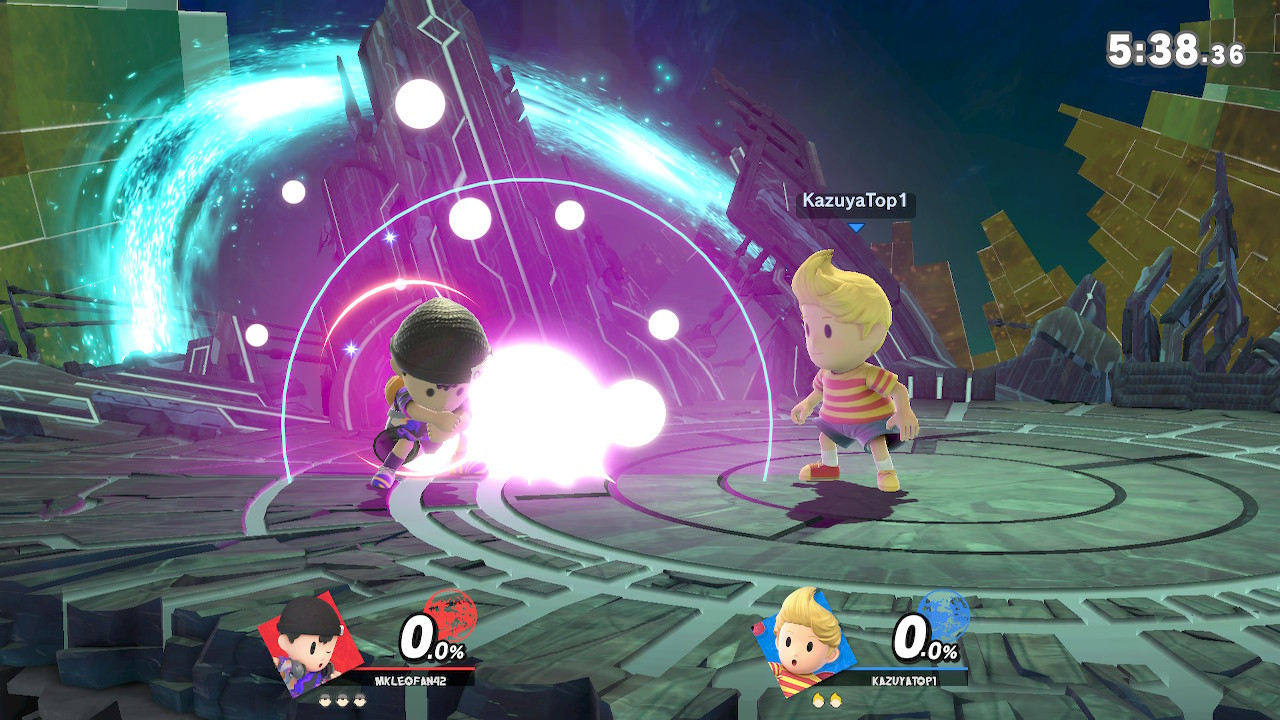Click the KazuyaTop1 name tag above Lucas
Screen dimensions: 1280x720
coord(858,199)
